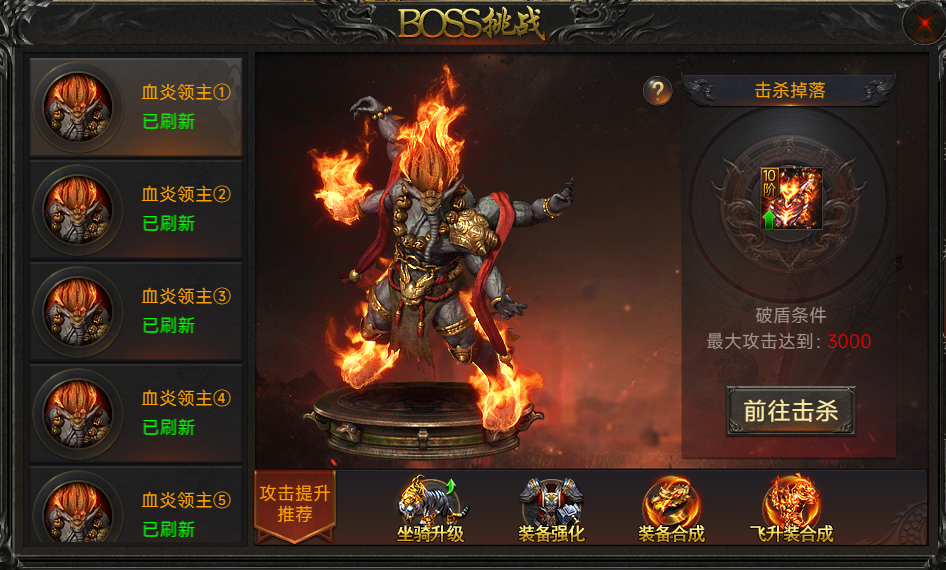
Task: Pick 血炎领主④ from the boss list
Action: pyautogui.click(x=136, y=413)
